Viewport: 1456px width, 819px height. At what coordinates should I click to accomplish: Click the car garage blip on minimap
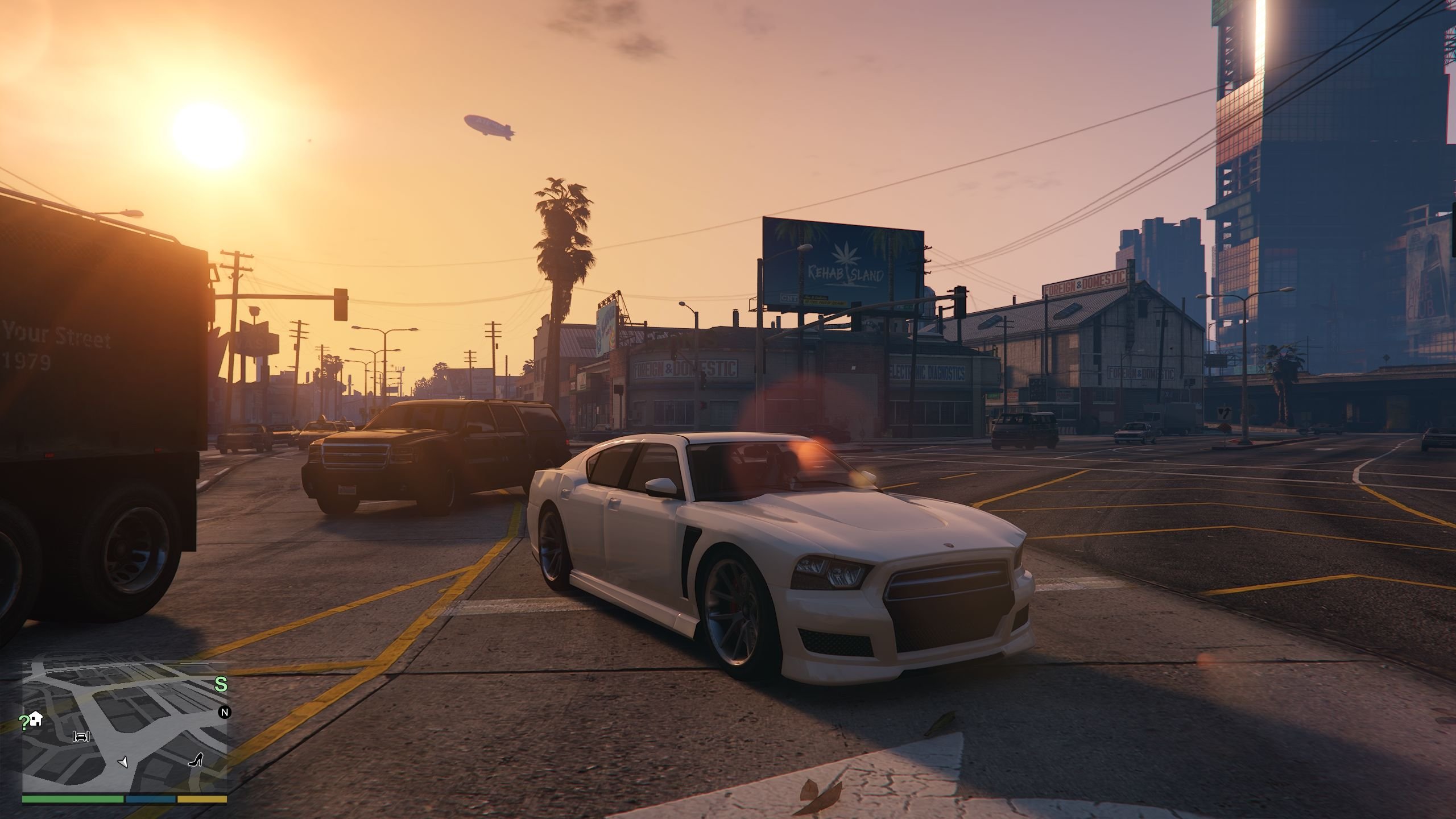[x=81, y=737]
